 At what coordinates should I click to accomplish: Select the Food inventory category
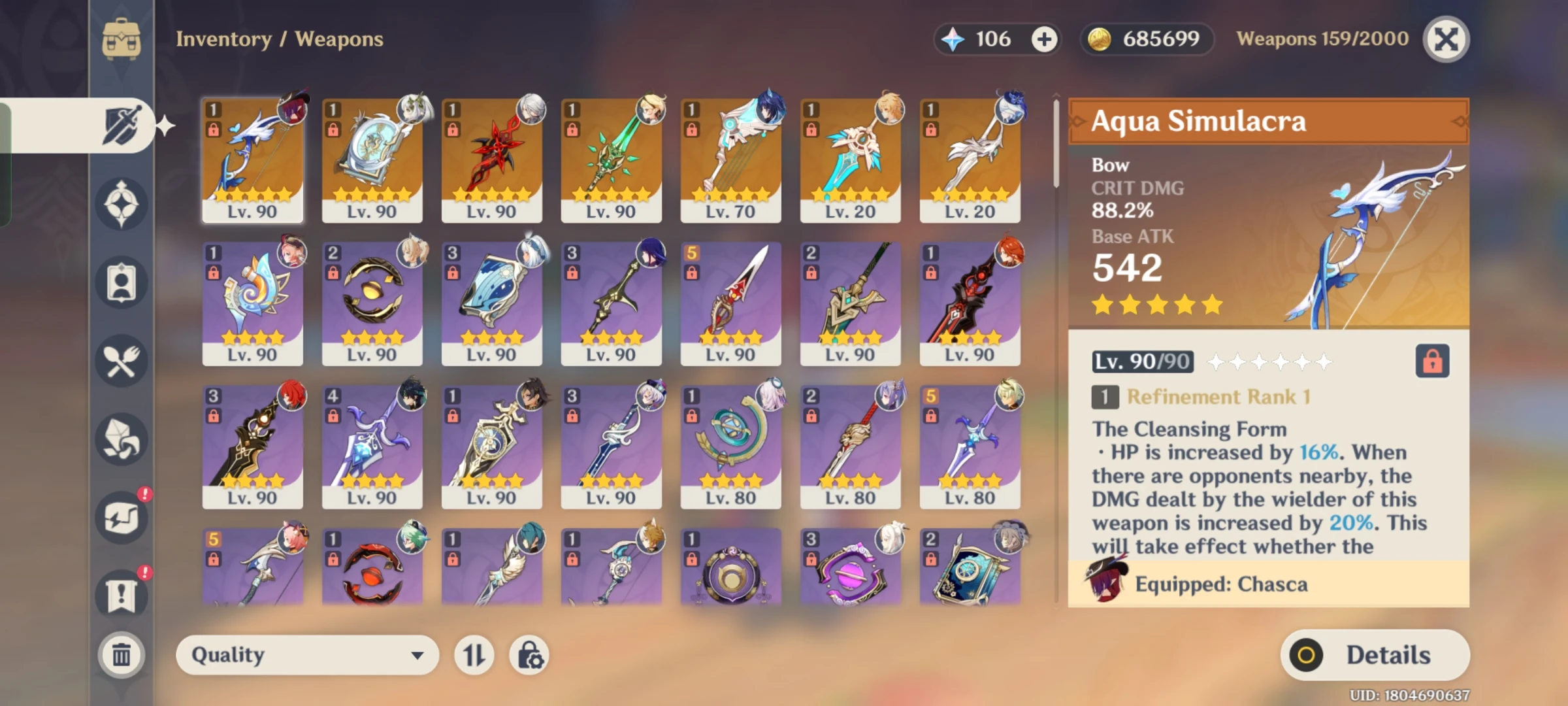pos(121,363)
